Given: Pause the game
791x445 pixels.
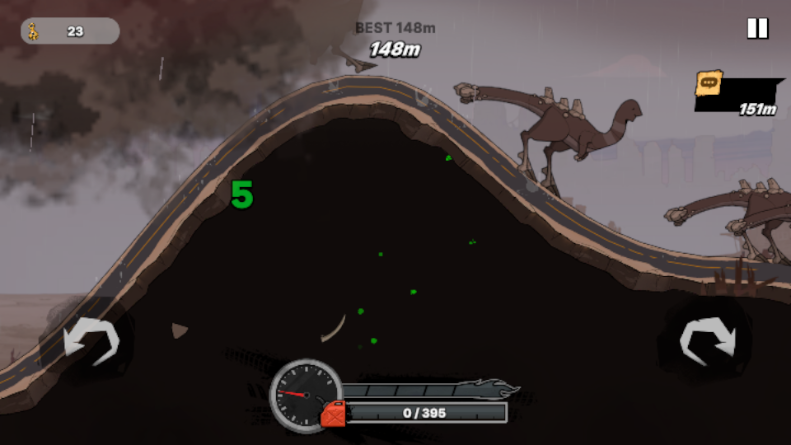Looking at the screenshot, I should (x=757, y=28).
